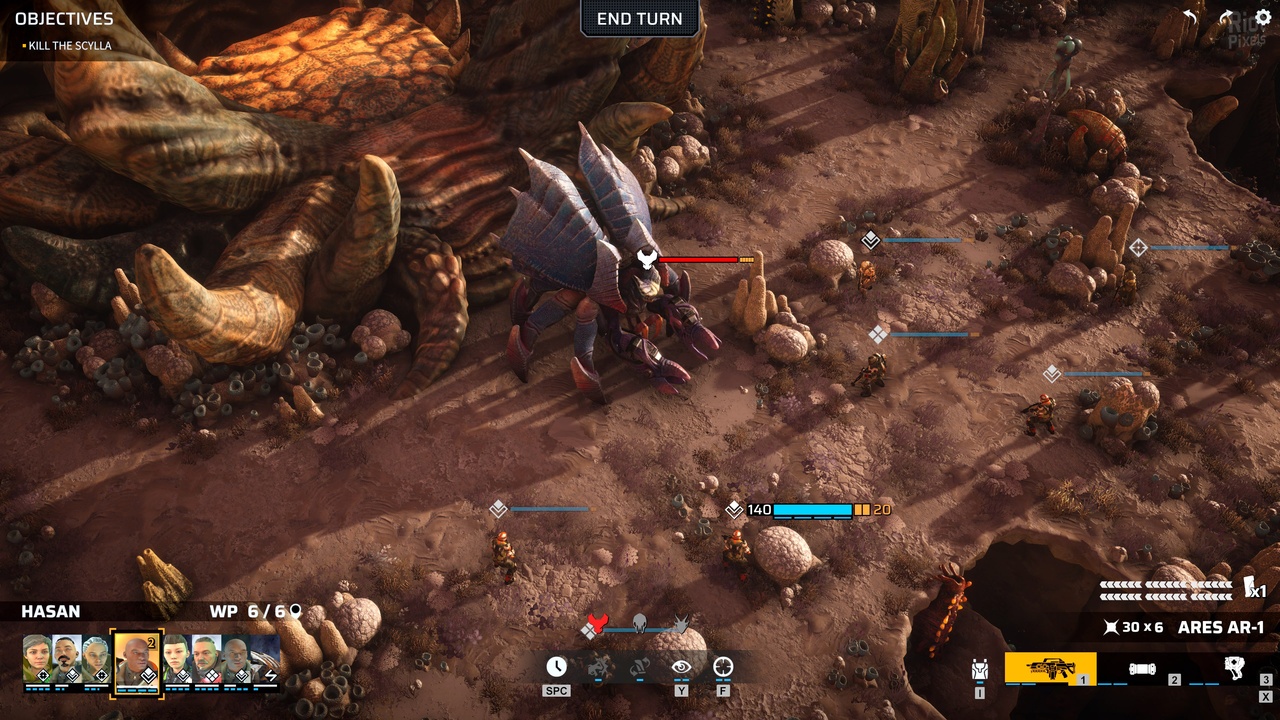Click the End Turn button

[x=639, y=19]
